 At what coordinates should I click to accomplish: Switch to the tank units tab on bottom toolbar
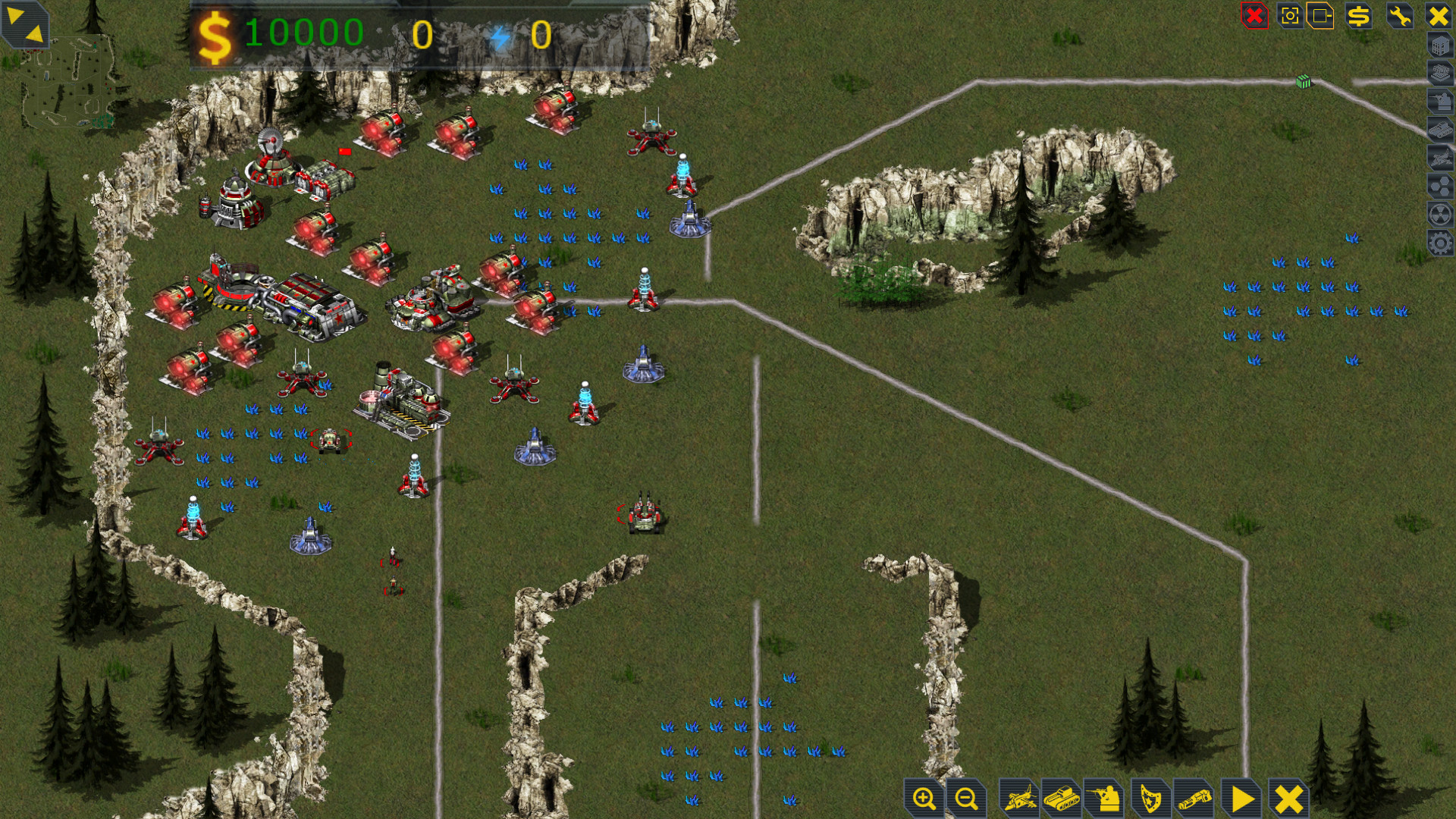[x=1062, y=799]
